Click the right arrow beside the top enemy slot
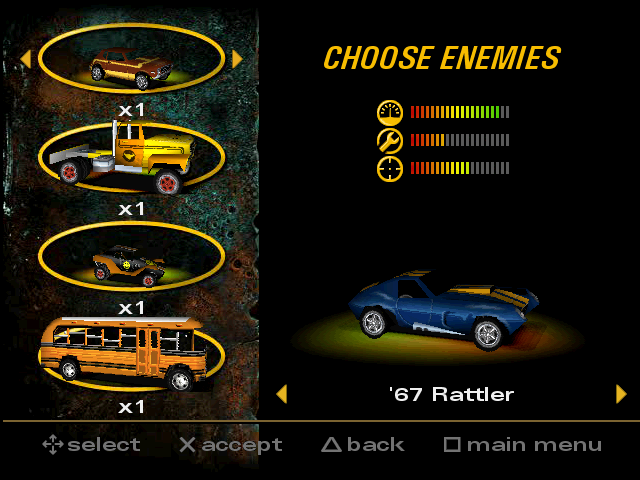 point(237,58)
